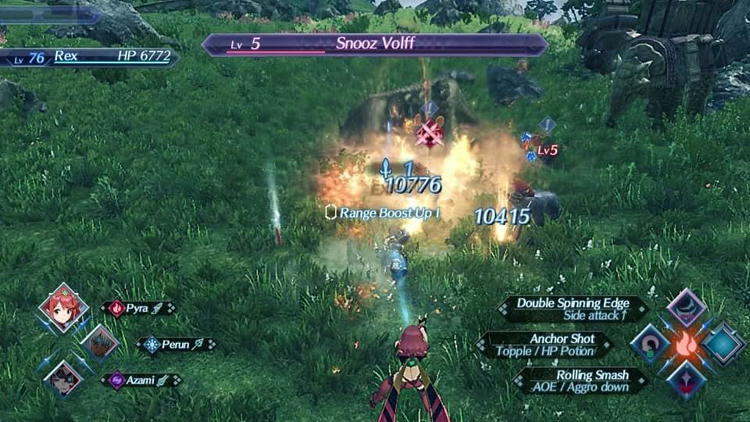The image size is (750, 422).
Task: Launch the central fire Blade Special
Action: [x=687, y=344]
